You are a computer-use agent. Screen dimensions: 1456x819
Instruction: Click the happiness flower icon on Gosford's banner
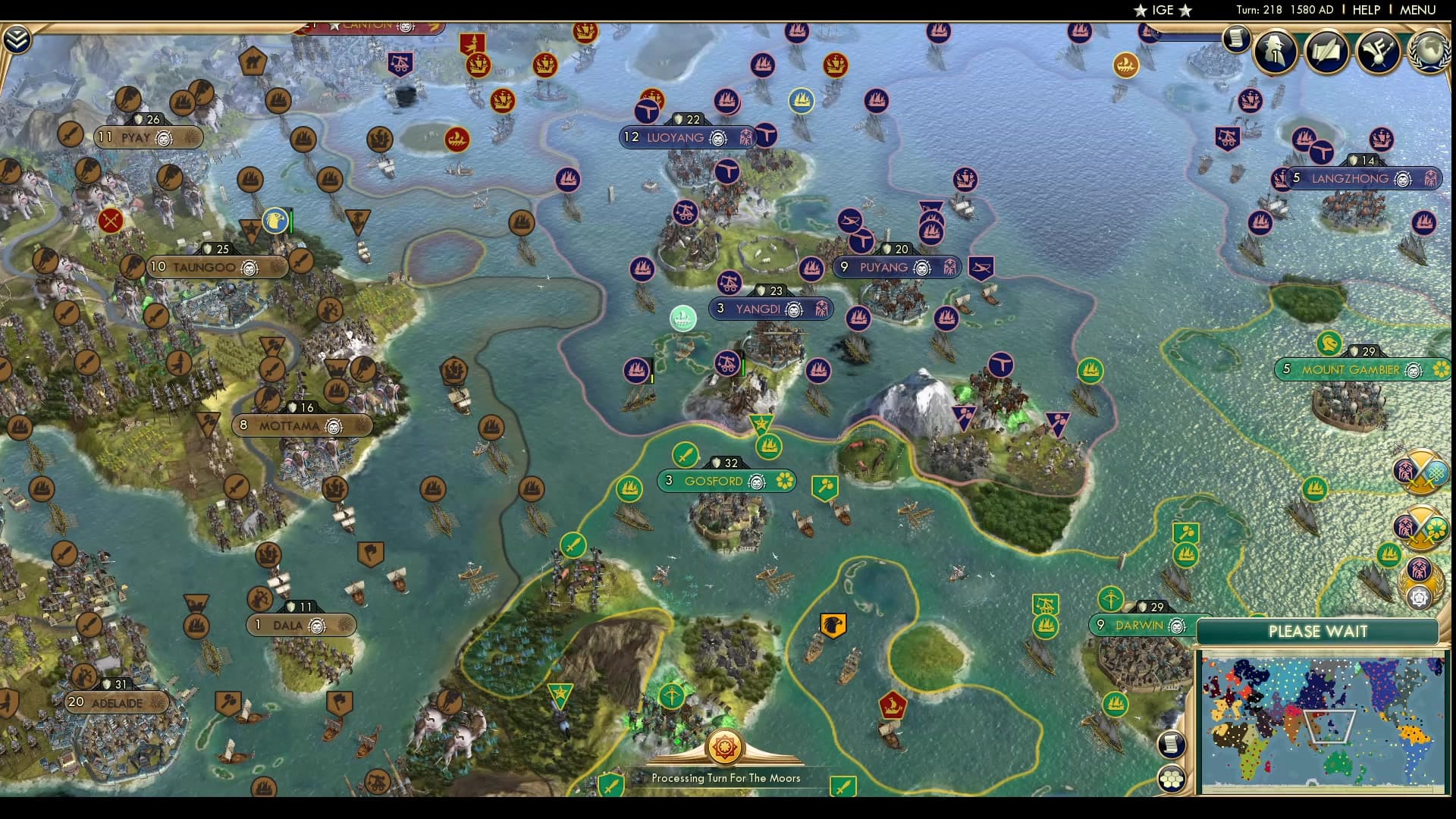(784, 481)
